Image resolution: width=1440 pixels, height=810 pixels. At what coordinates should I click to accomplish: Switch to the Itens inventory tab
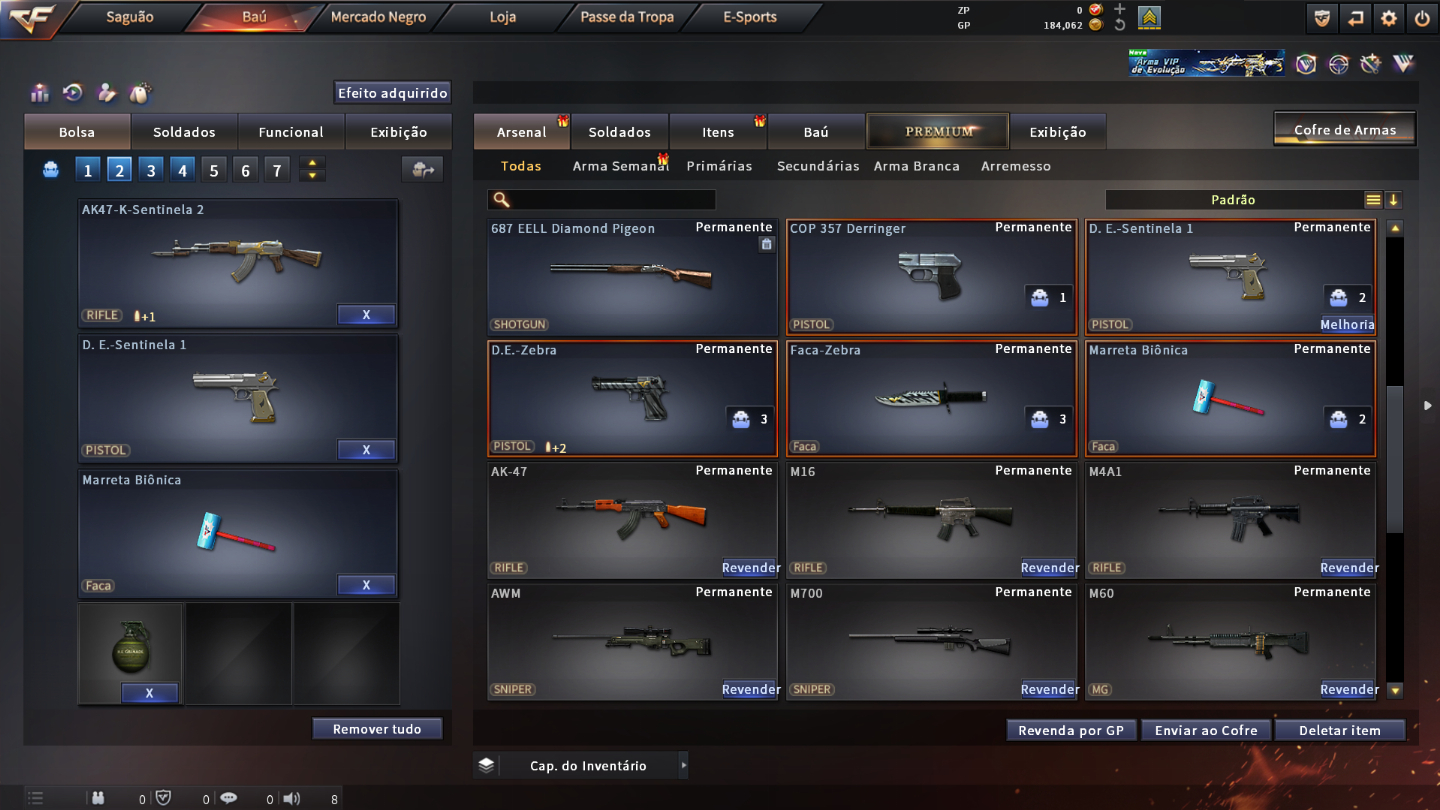click(718, 132)
